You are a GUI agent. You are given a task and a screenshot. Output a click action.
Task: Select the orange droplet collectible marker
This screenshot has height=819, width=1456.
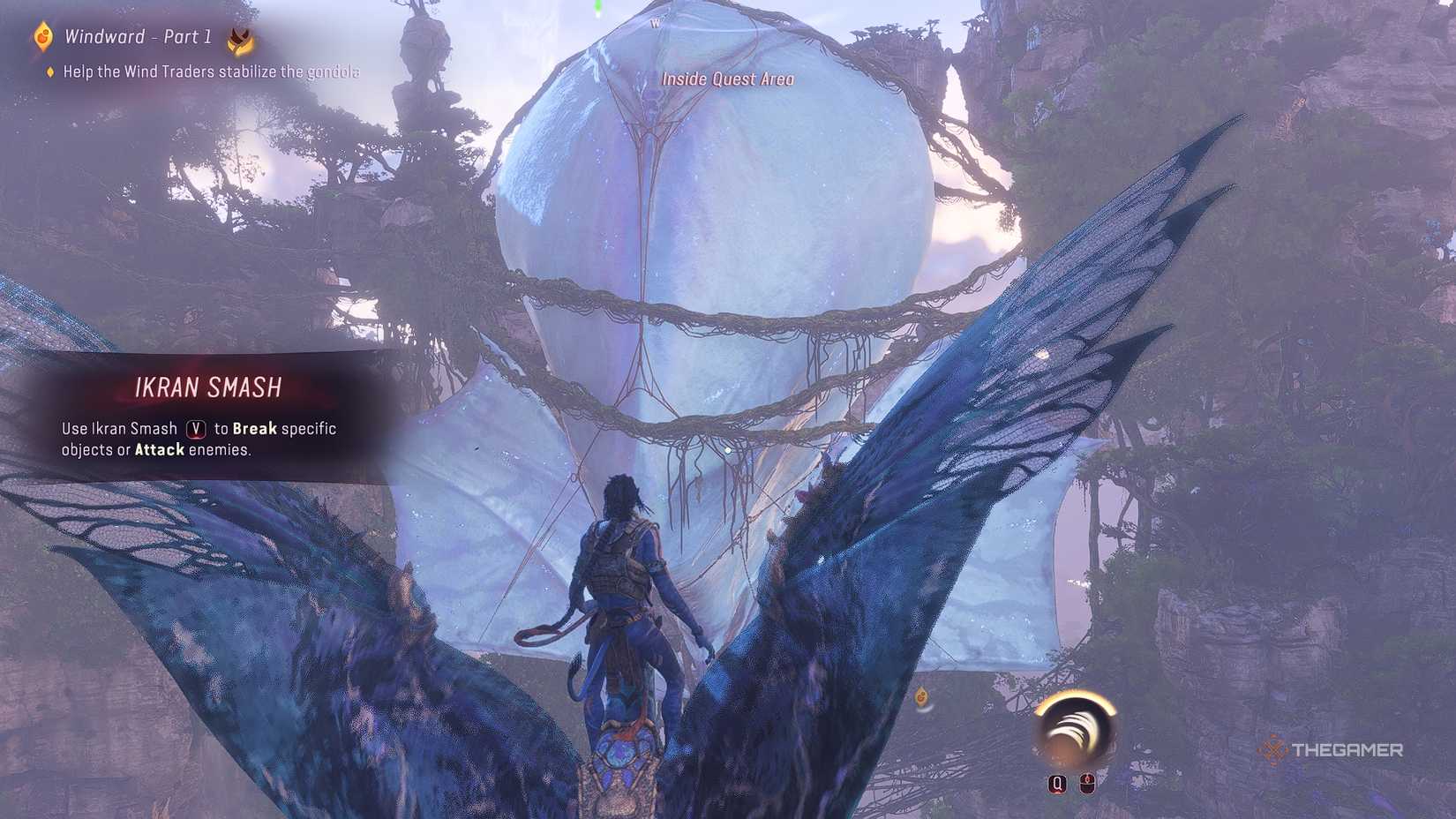[x=920, y=697]
